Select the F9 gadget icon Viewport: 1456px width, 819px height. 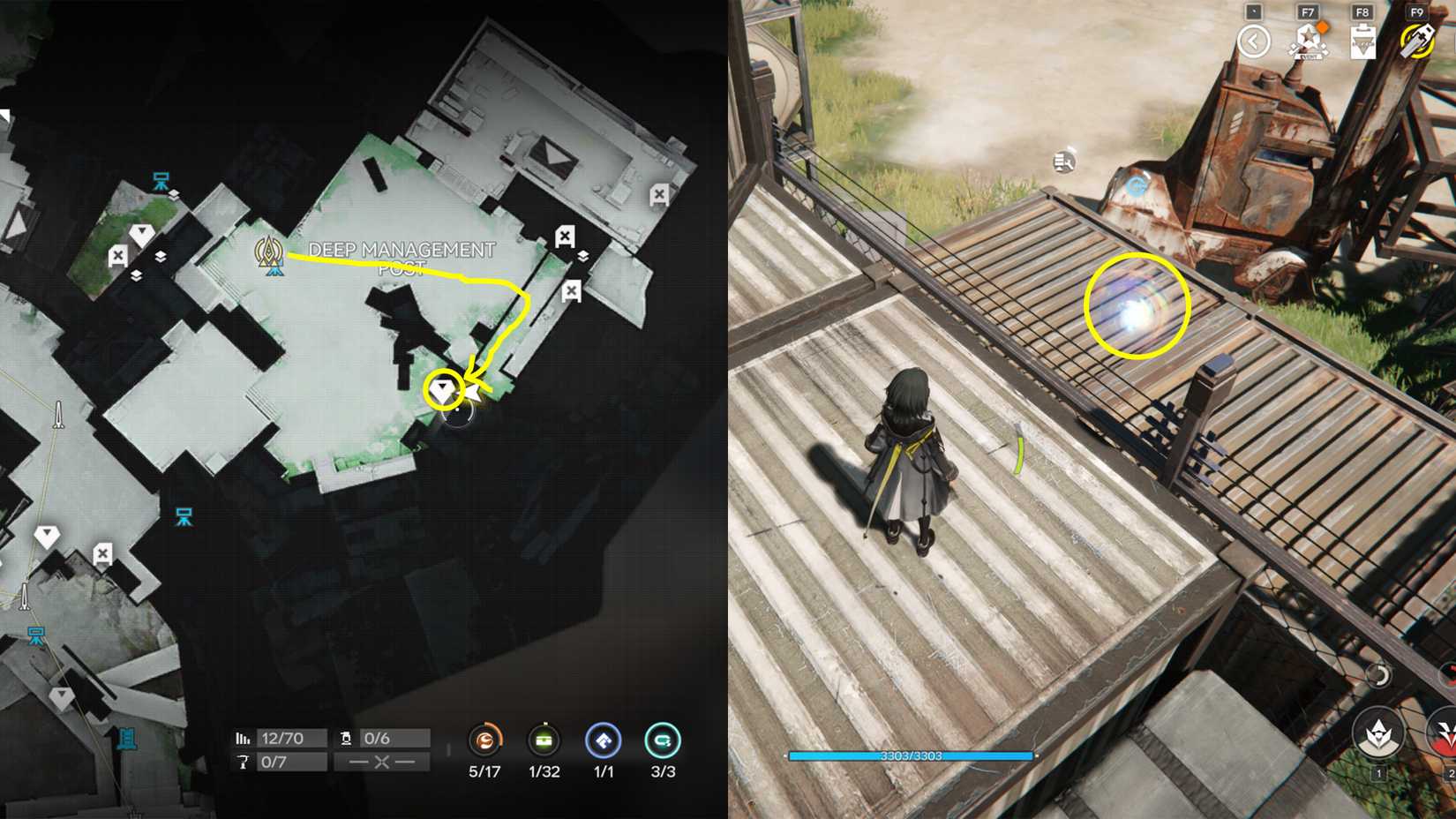(1416, 41)
